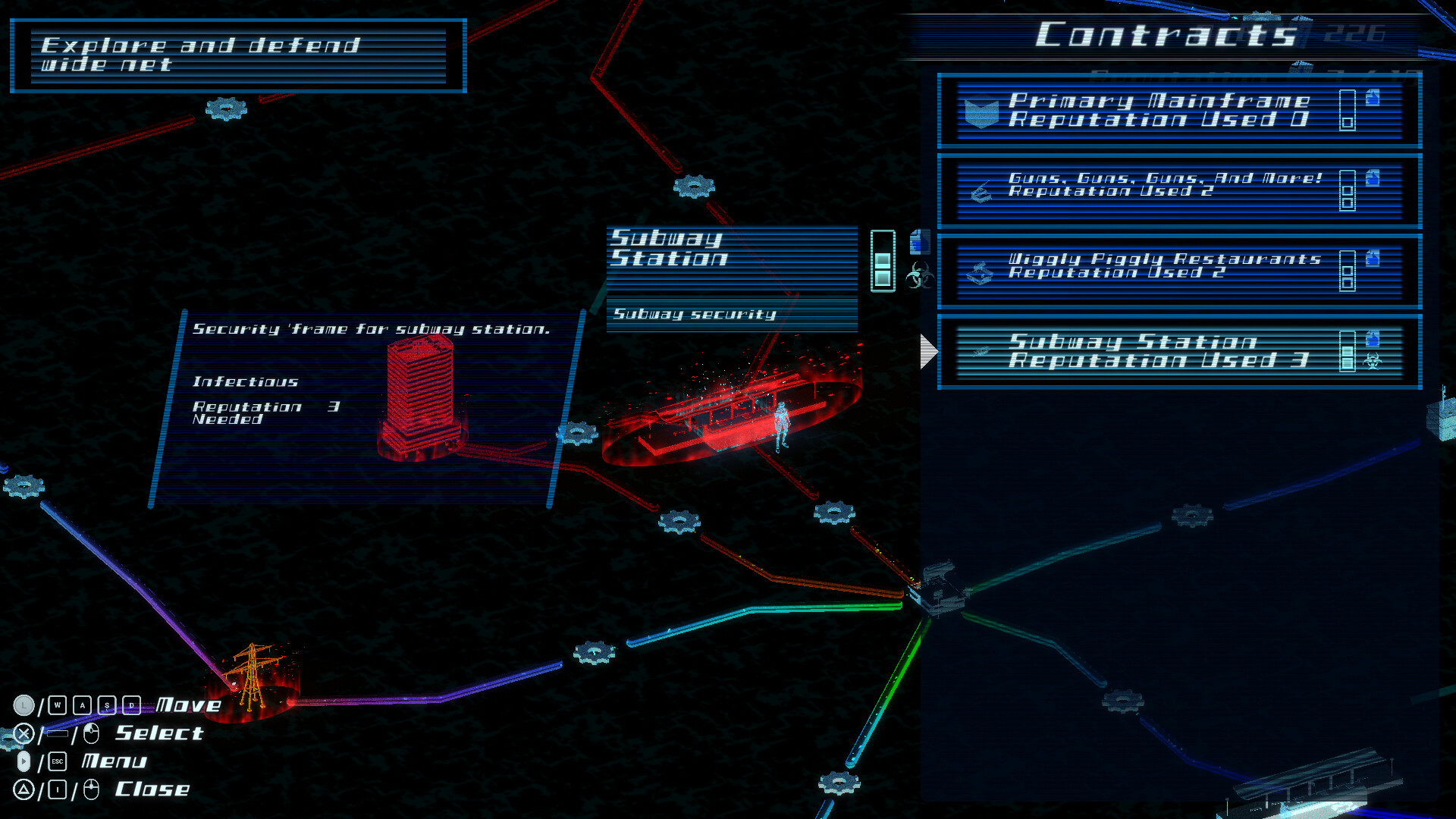Expand the central network hub node

coord(940,588)
